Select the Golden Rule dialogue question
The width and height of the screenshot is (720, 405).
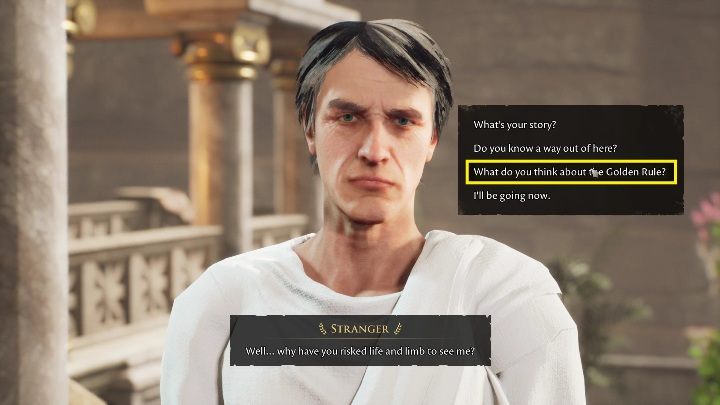coord(570,172)
